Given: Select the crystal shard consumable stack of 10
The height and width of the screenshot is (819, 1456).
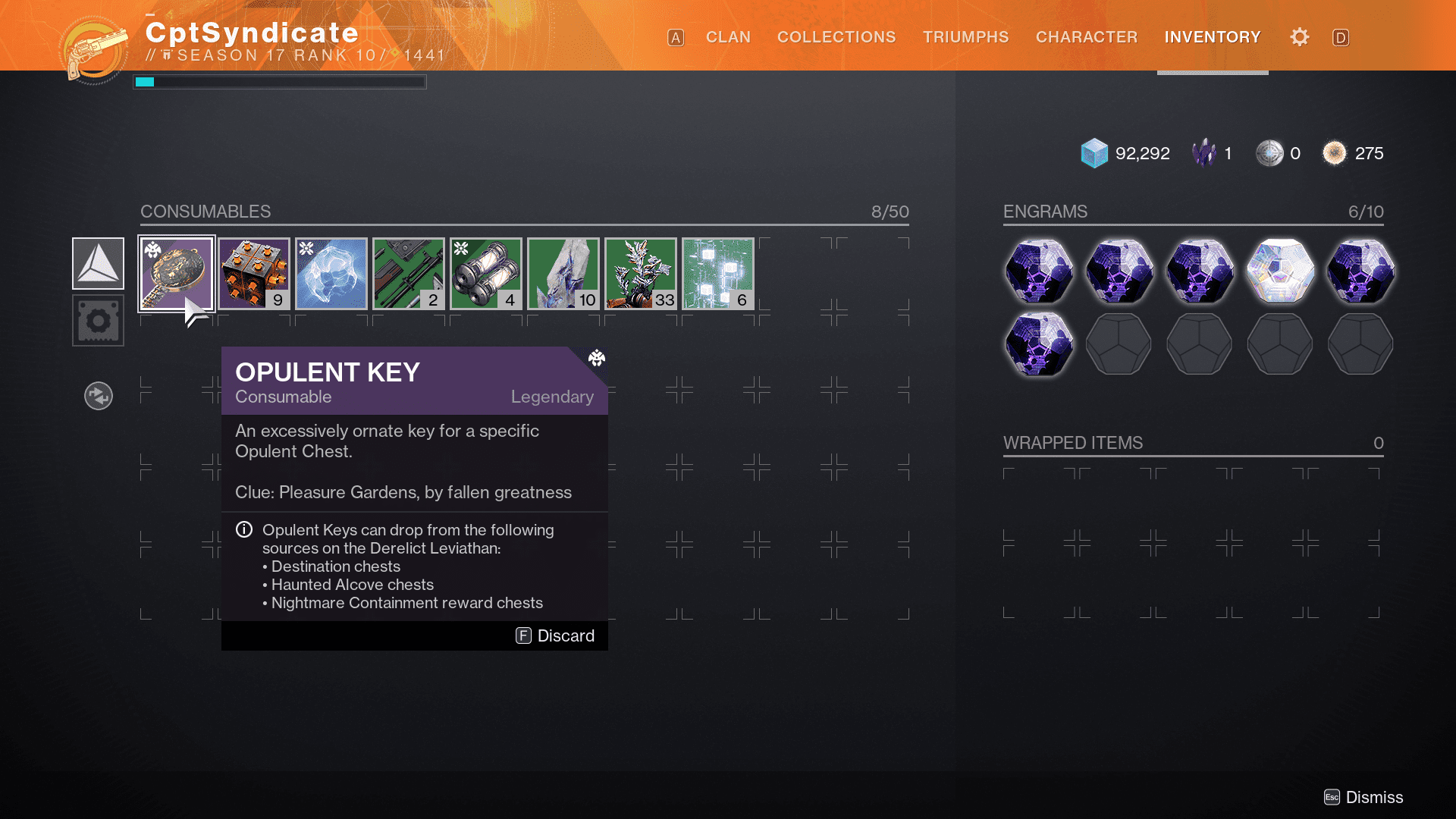Looking at the screenshot, I should tap(563, 273).
